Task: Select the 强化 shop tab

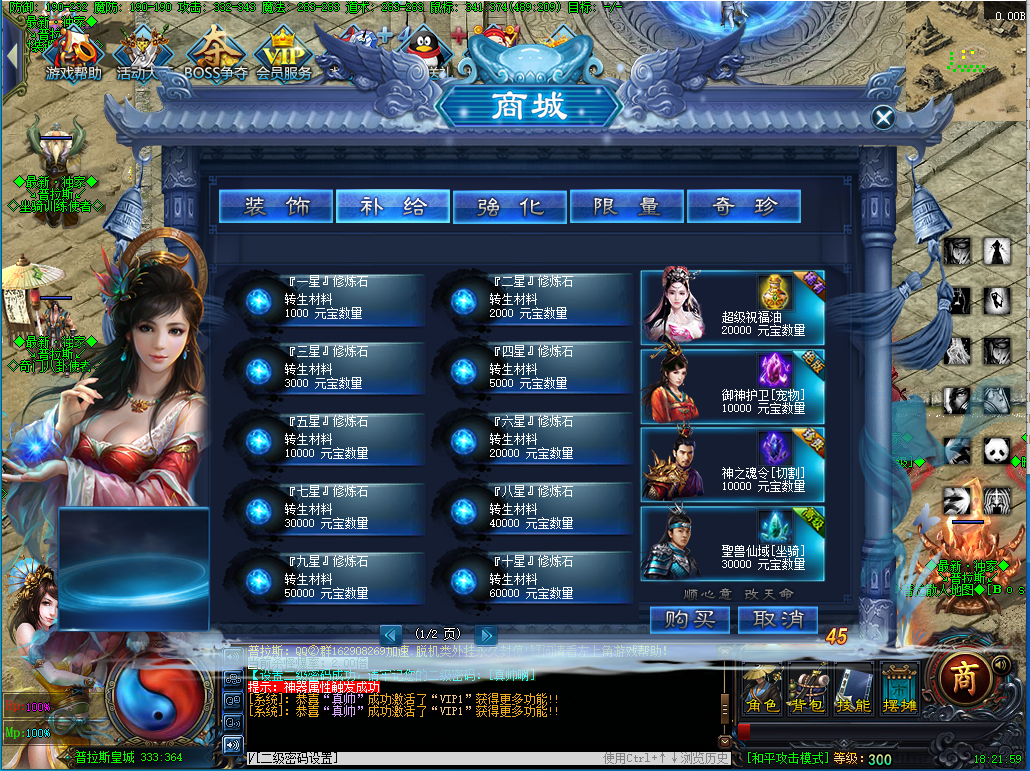Action: point(510,207)
